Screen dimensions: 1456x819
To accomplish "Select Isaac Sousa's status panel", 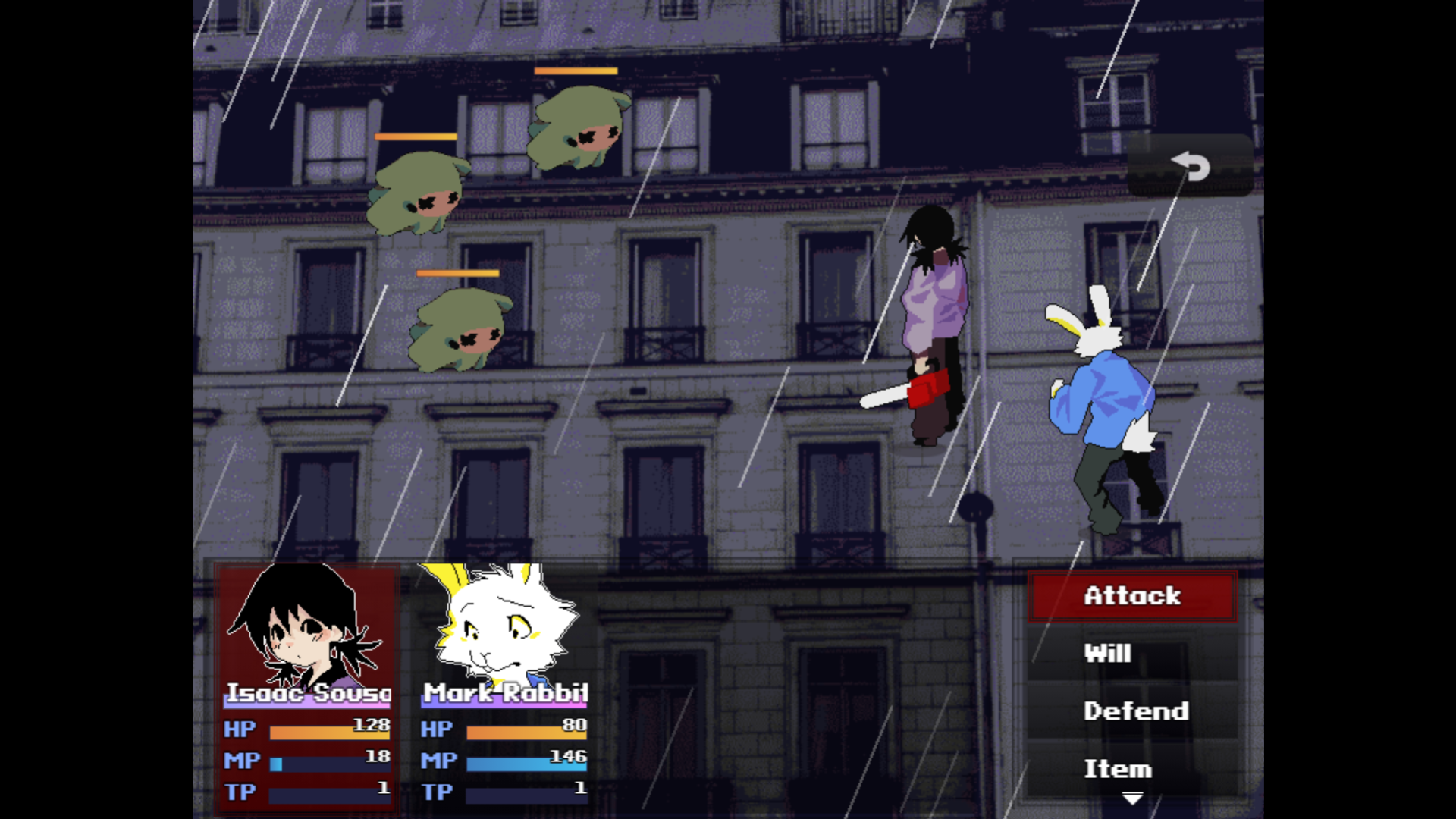I will pyautogui.click(x=307, y=686).
